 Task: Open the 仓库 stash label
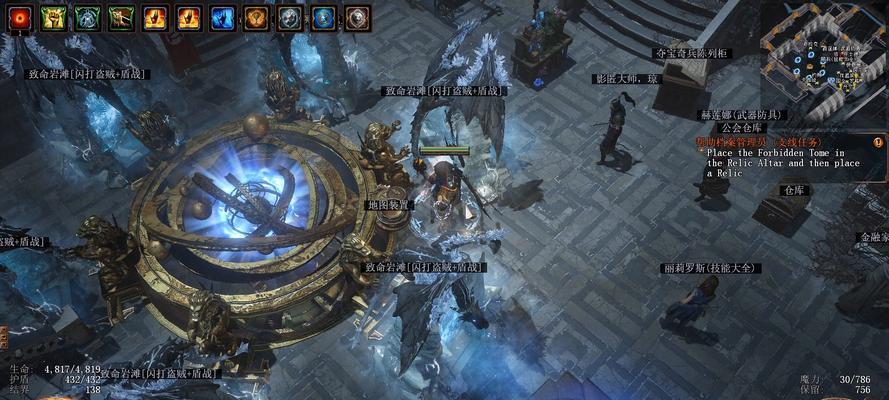point(794,189)
